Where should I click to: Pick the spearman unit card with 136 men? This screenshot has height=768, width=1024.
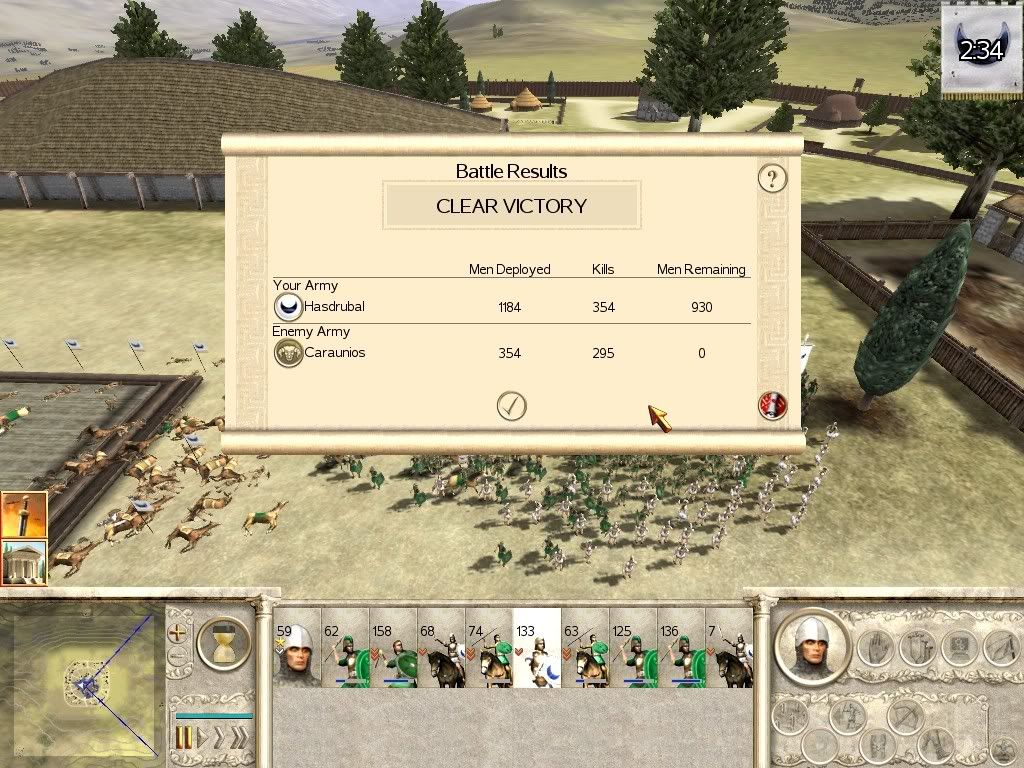pyautogui.click(x=681, y=648)
